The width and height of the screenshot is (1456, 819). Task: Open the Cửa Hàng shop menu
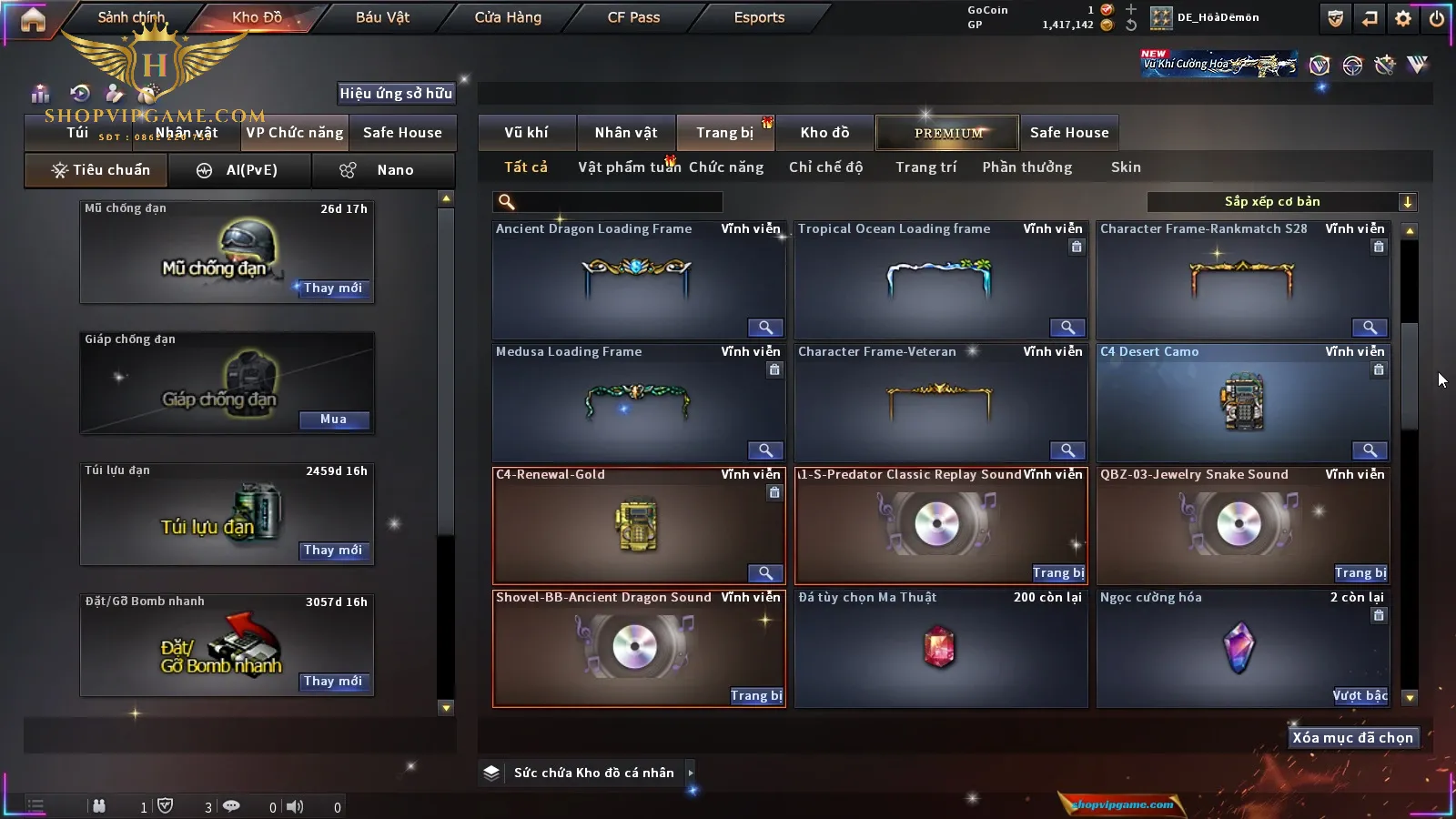click(x=508, y=17)
